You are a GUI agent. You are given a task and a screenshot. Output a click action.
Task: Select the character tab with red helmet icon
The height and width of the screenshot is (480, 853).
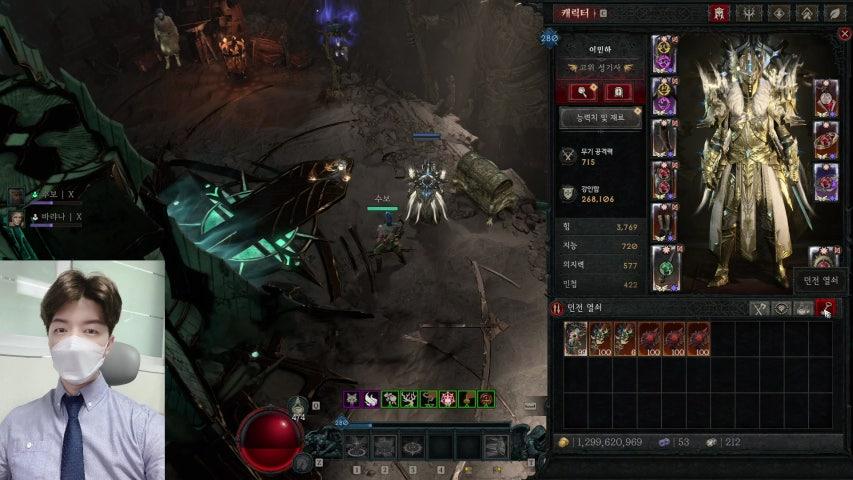[718, 13]
